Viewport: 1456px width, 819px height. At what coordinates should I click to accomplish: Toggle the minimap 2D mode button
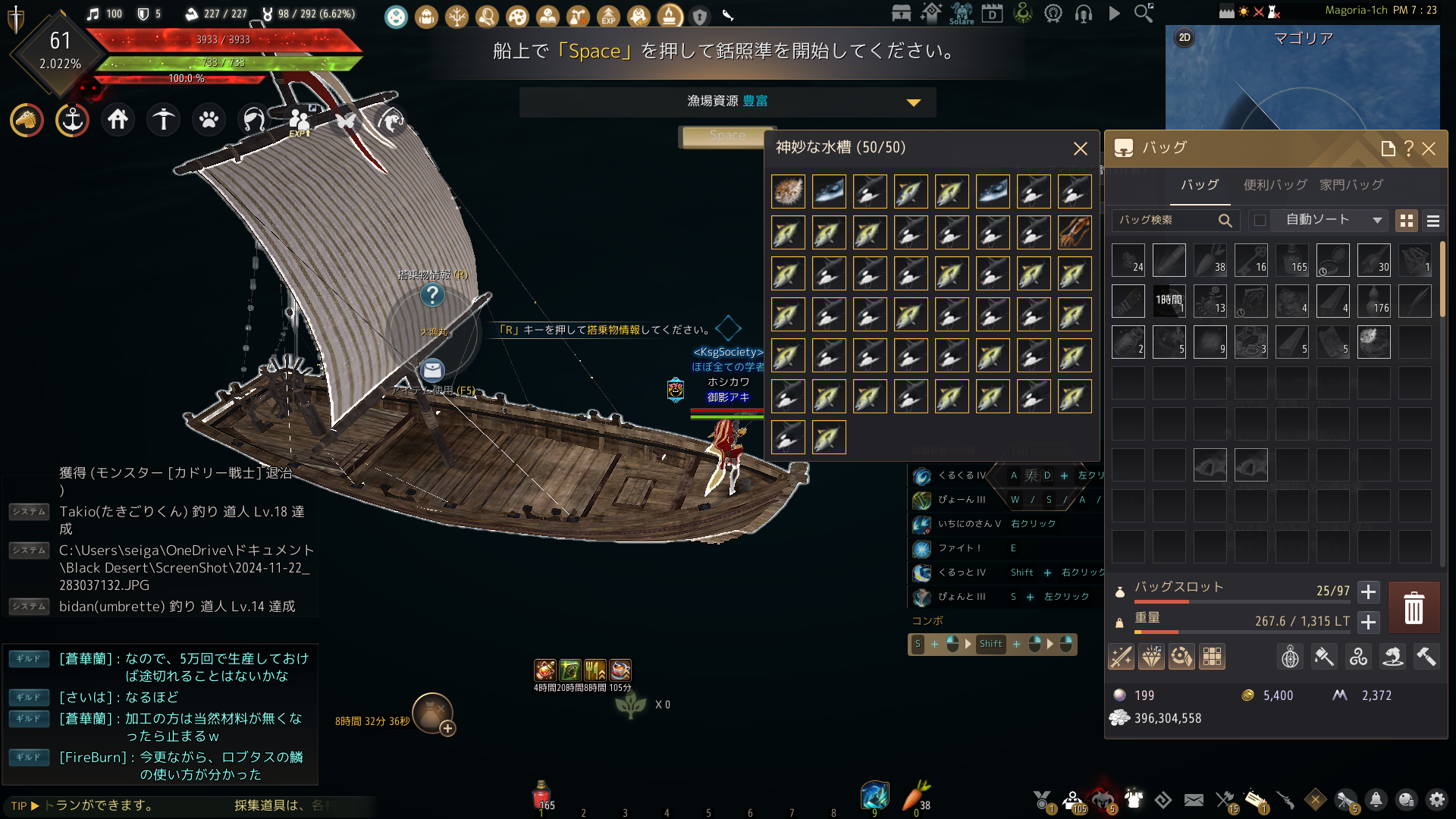point(1185,37)
